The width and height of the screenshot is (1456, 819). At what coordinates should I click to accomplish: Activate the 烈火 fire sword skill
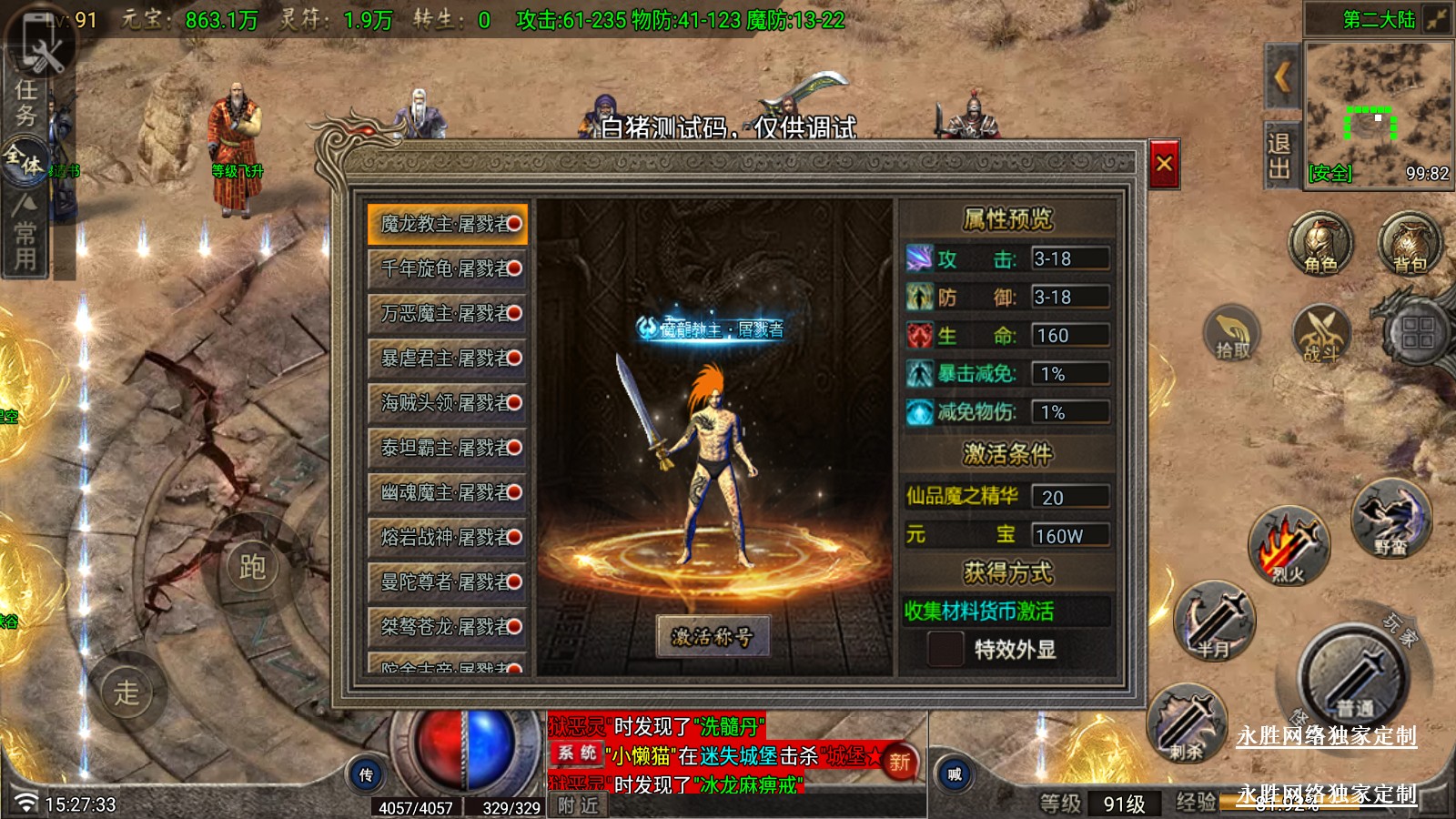[x=1288, y=546]
